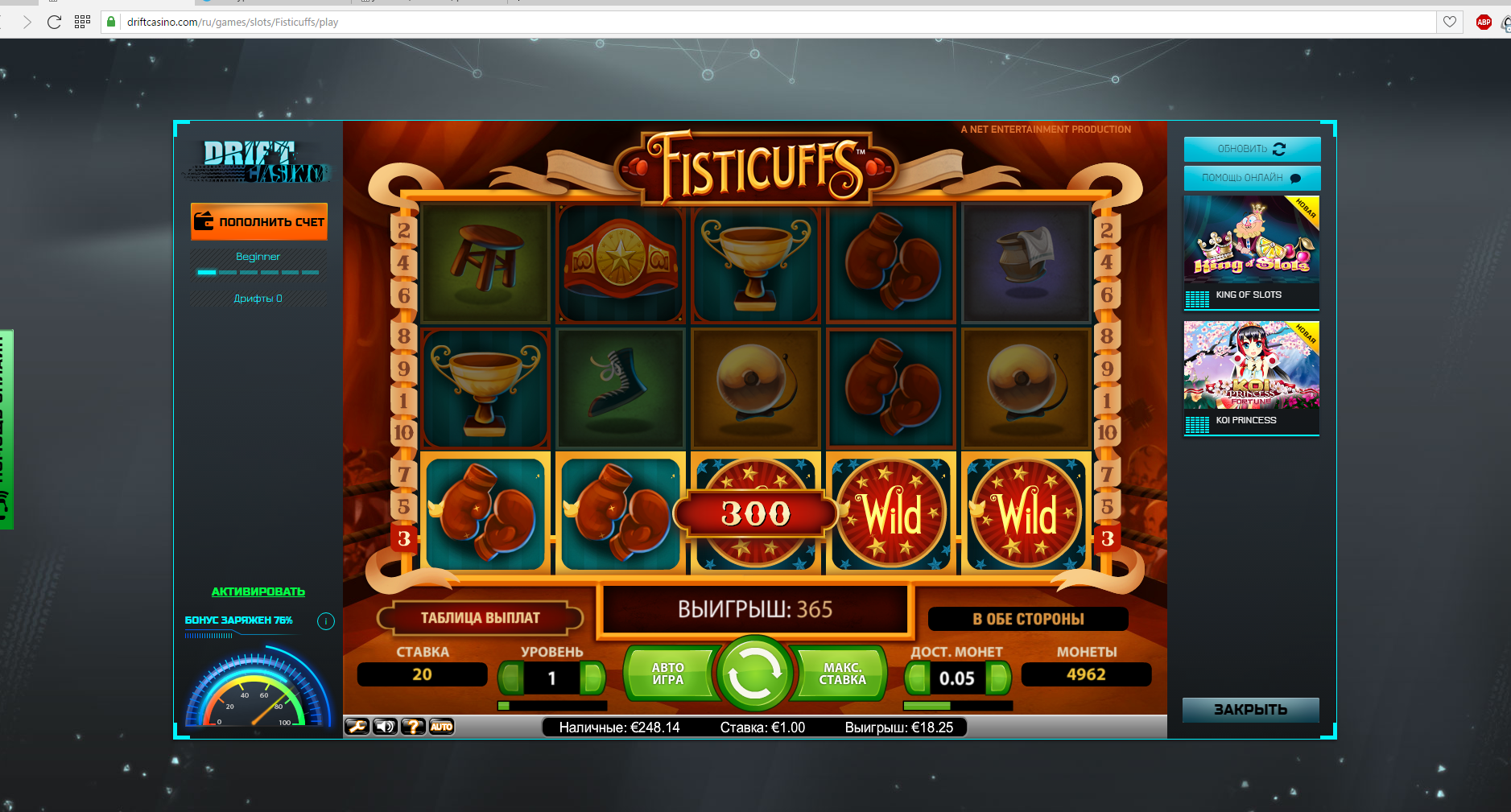
Task: Open the question mark help icon
Action: click(413, 727)
